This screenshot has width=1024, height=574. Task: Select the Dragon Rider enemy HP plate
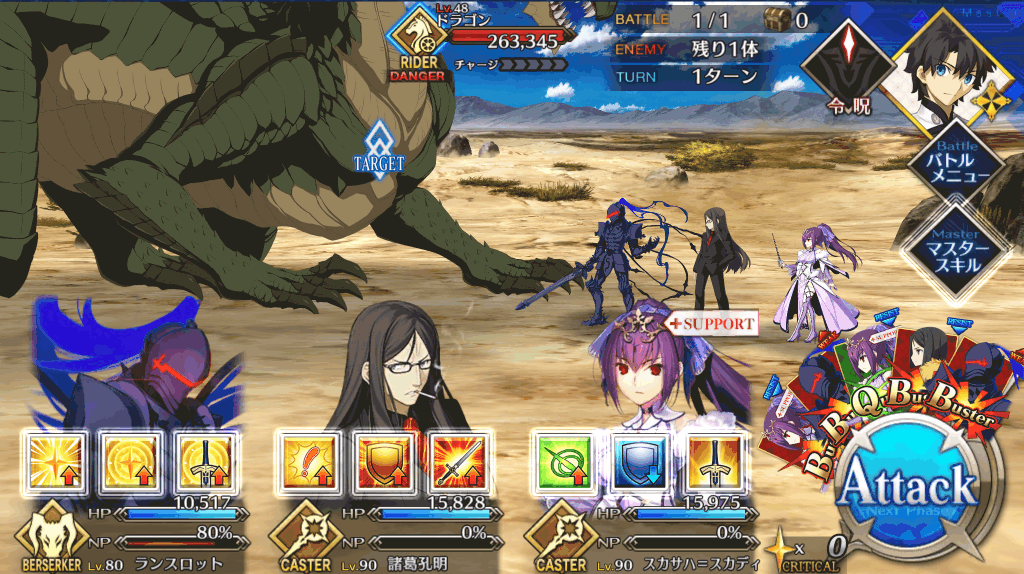(x=490, y=42)
